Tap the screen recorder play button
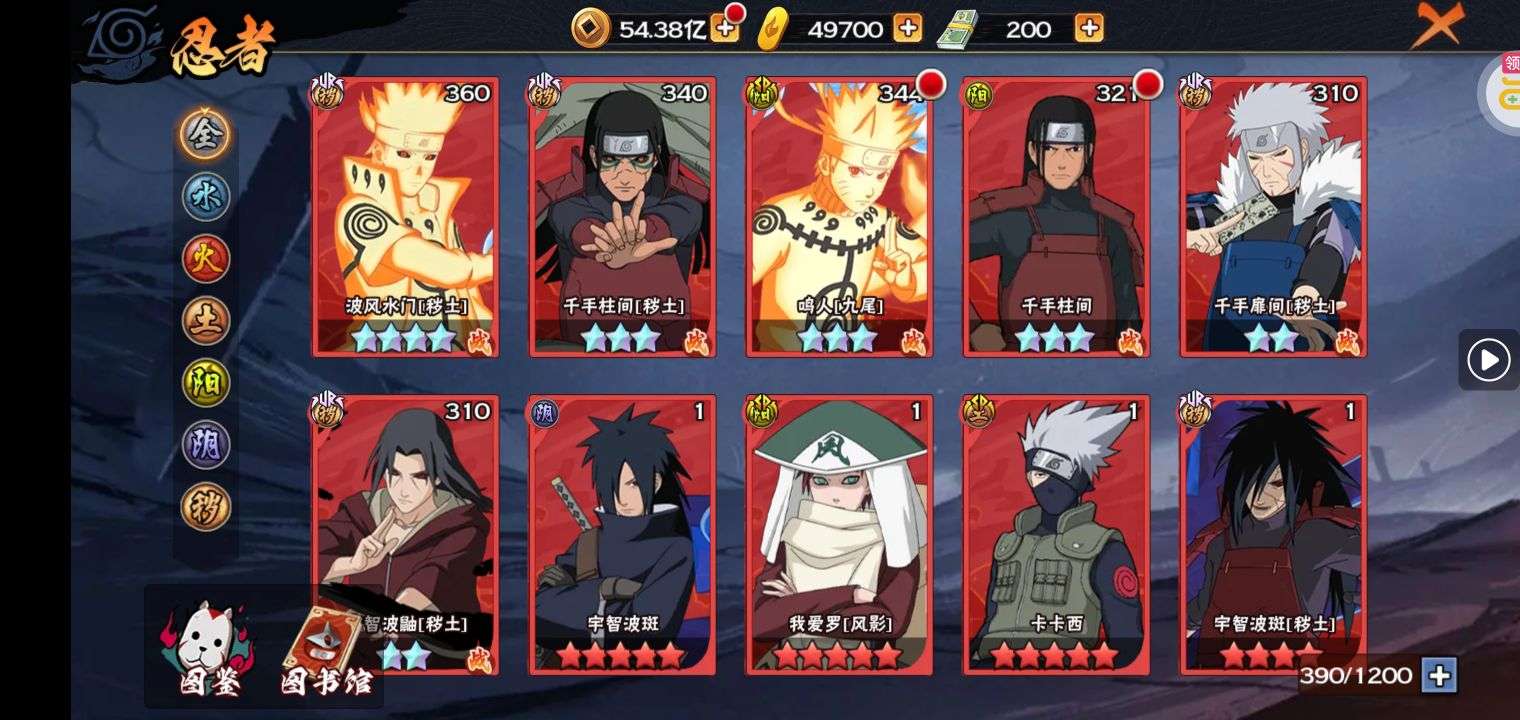The image size is (1520, 720). coord(1488,359)
